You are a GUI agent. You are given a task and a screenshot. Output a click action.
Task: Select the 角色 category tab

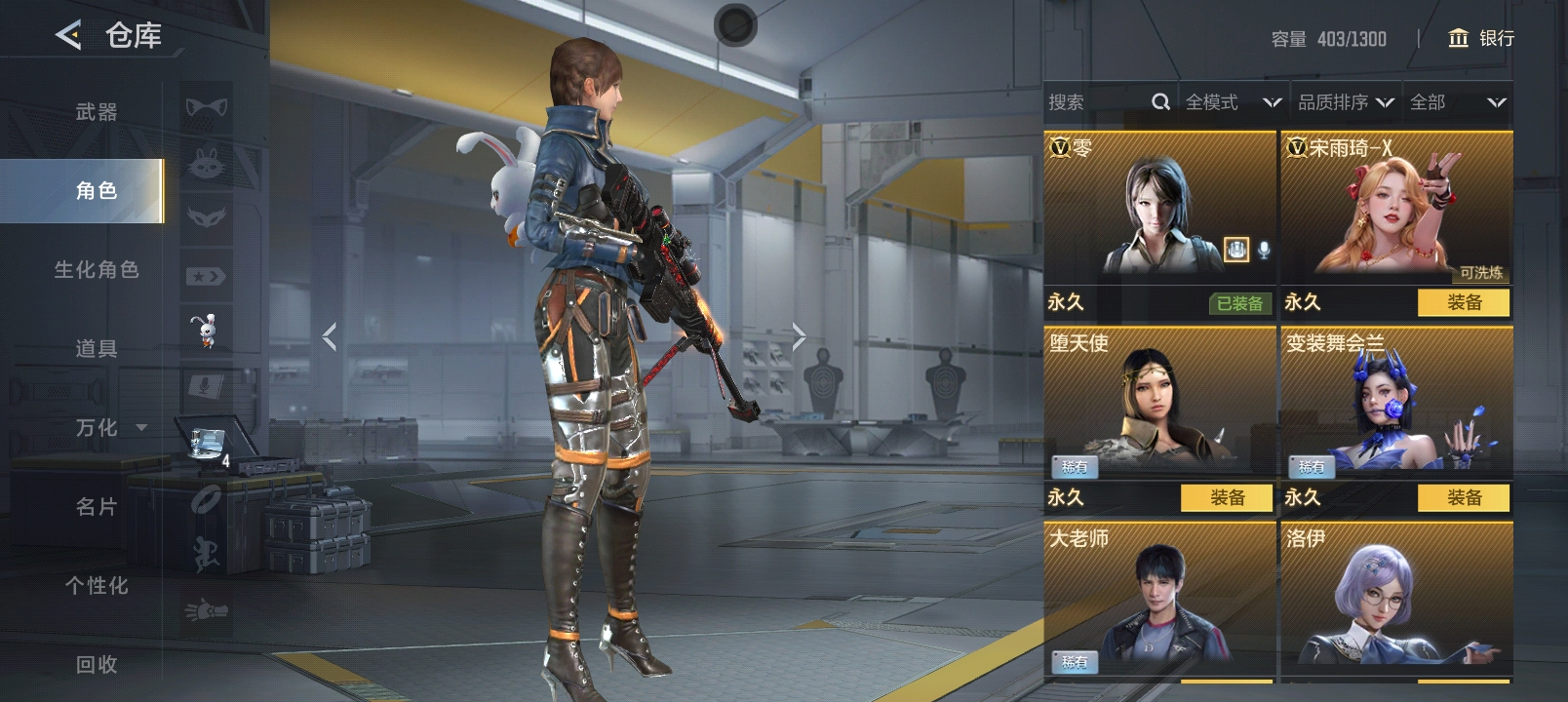[97, 191]
